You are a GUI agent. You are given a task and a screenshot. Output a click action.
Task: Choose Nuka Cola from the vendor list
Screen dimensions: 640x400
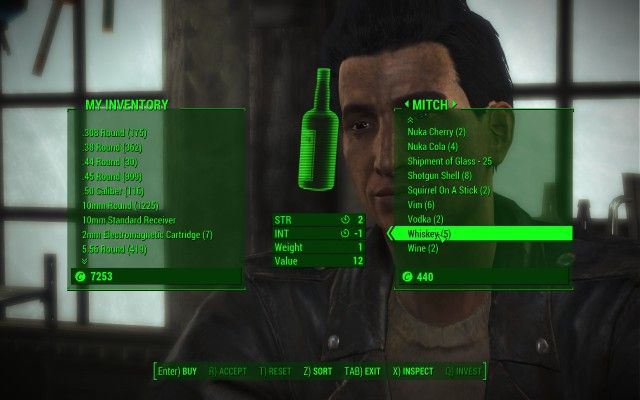pyautogui.click(x=434, y=147)
